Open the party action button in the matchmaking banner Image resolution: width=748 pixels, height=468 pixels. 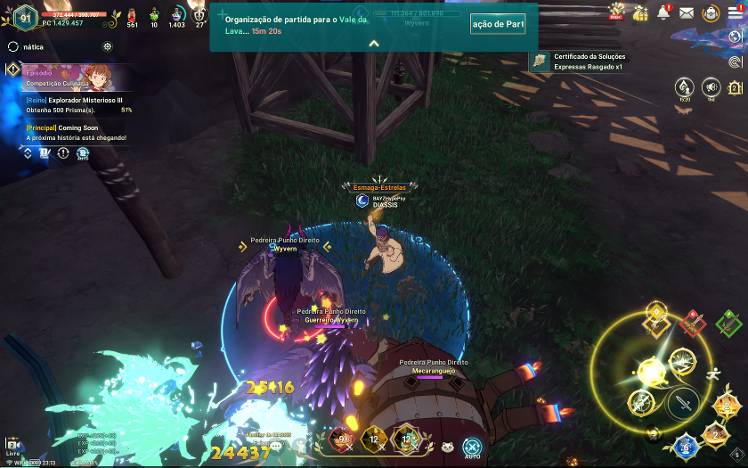point(497,23)
